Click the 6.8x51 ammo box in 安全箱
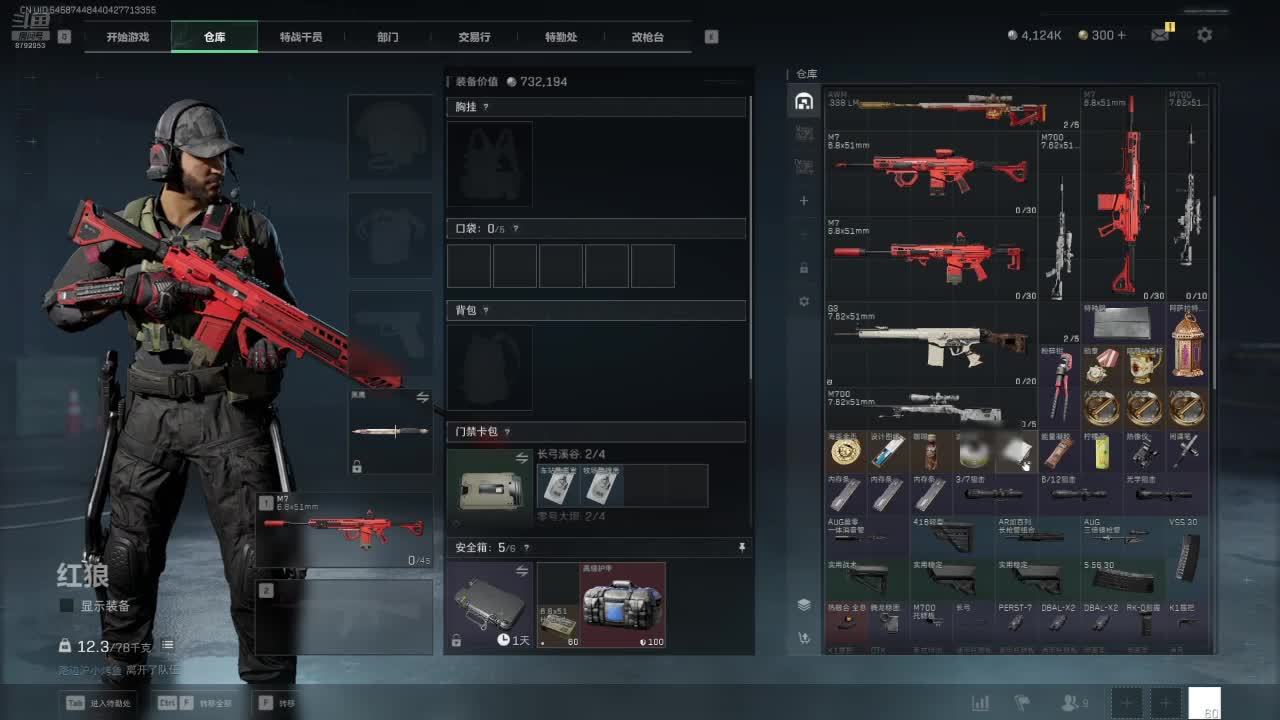The width and height of the screenshot is (1280, 720). 558,623
